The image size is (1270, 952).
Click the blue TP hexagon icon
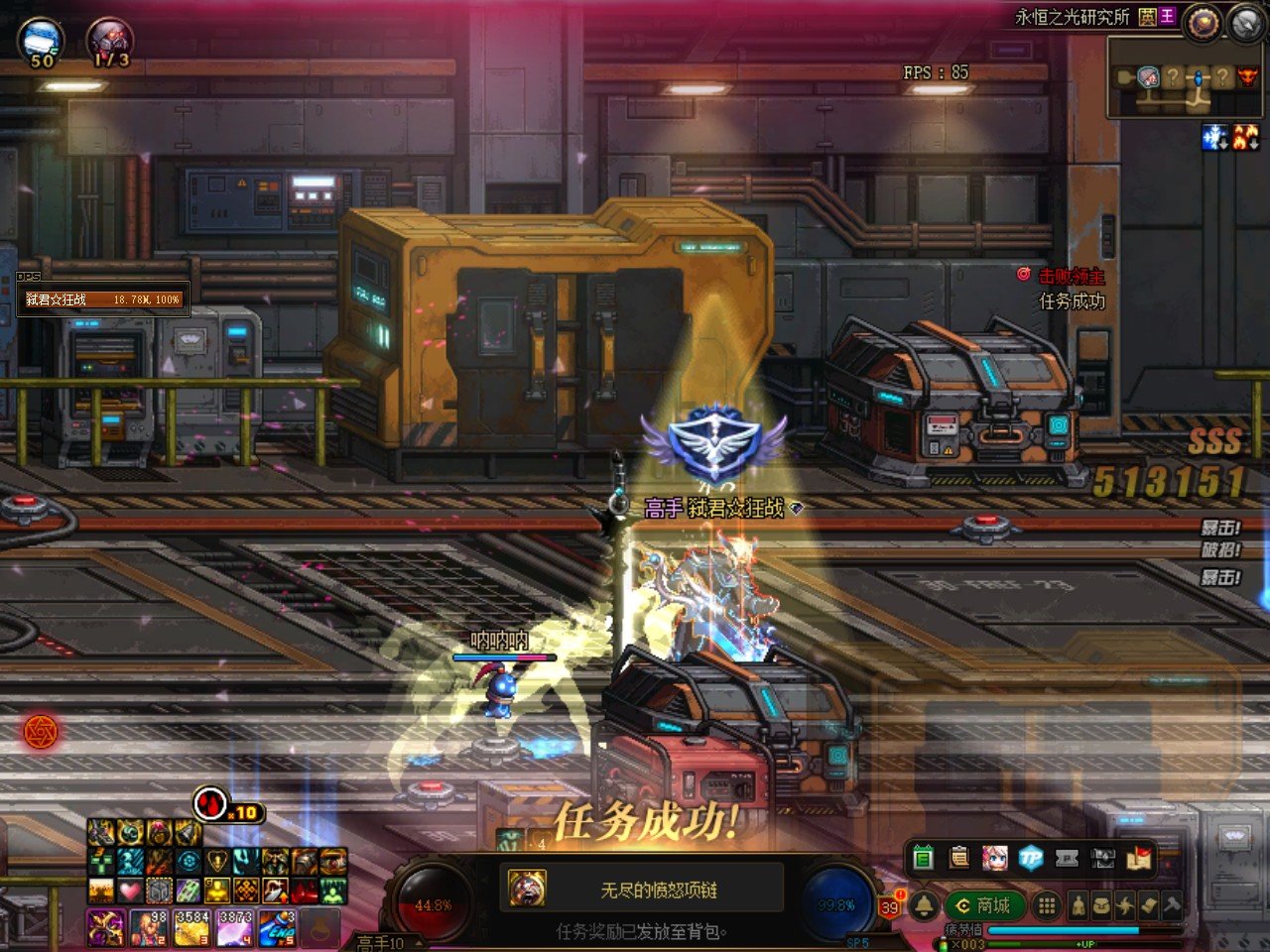1031,858
